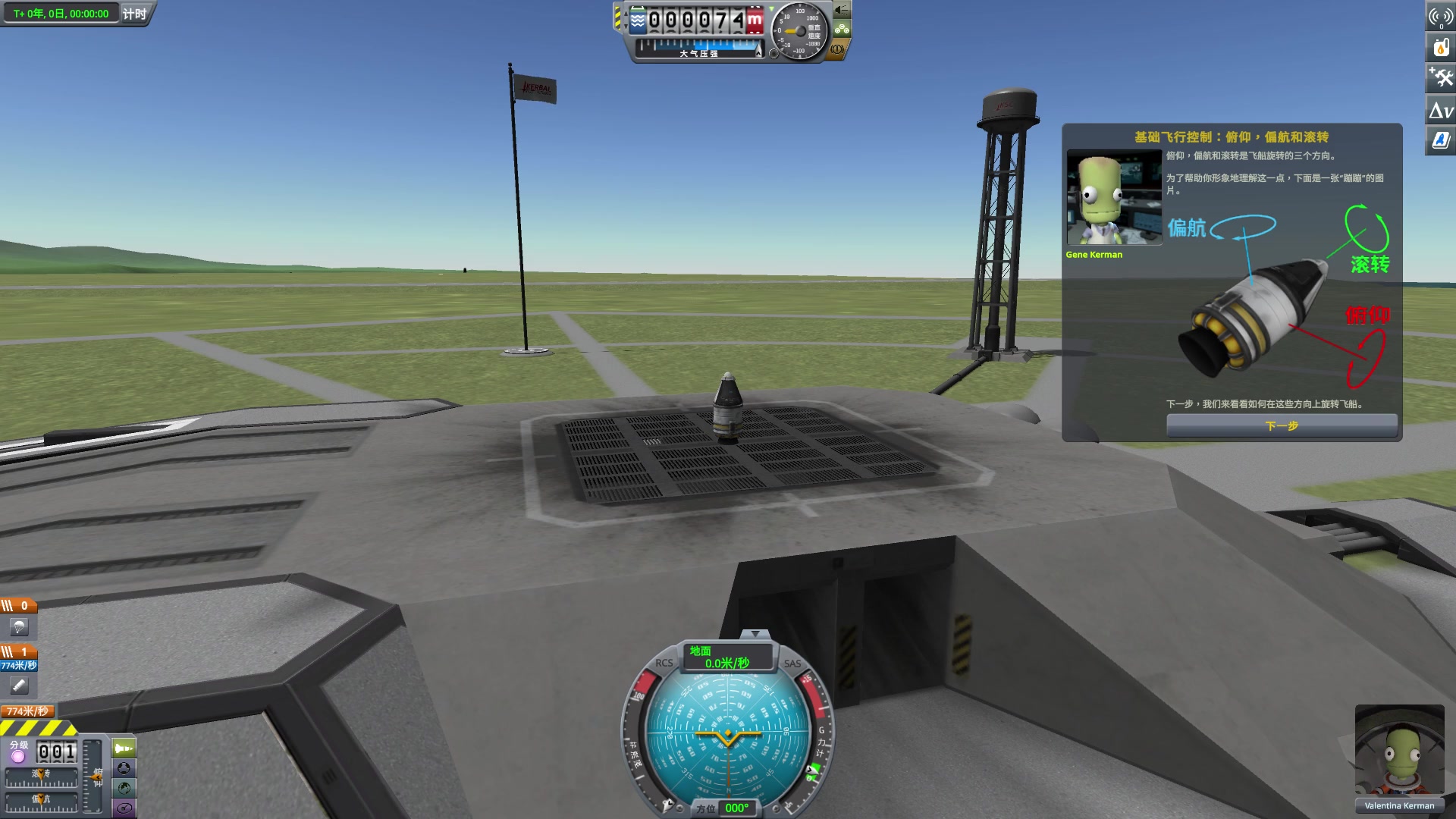Open the resources fuel panel
This screenshot has height=819, width=1456.
click(1440, 48)
